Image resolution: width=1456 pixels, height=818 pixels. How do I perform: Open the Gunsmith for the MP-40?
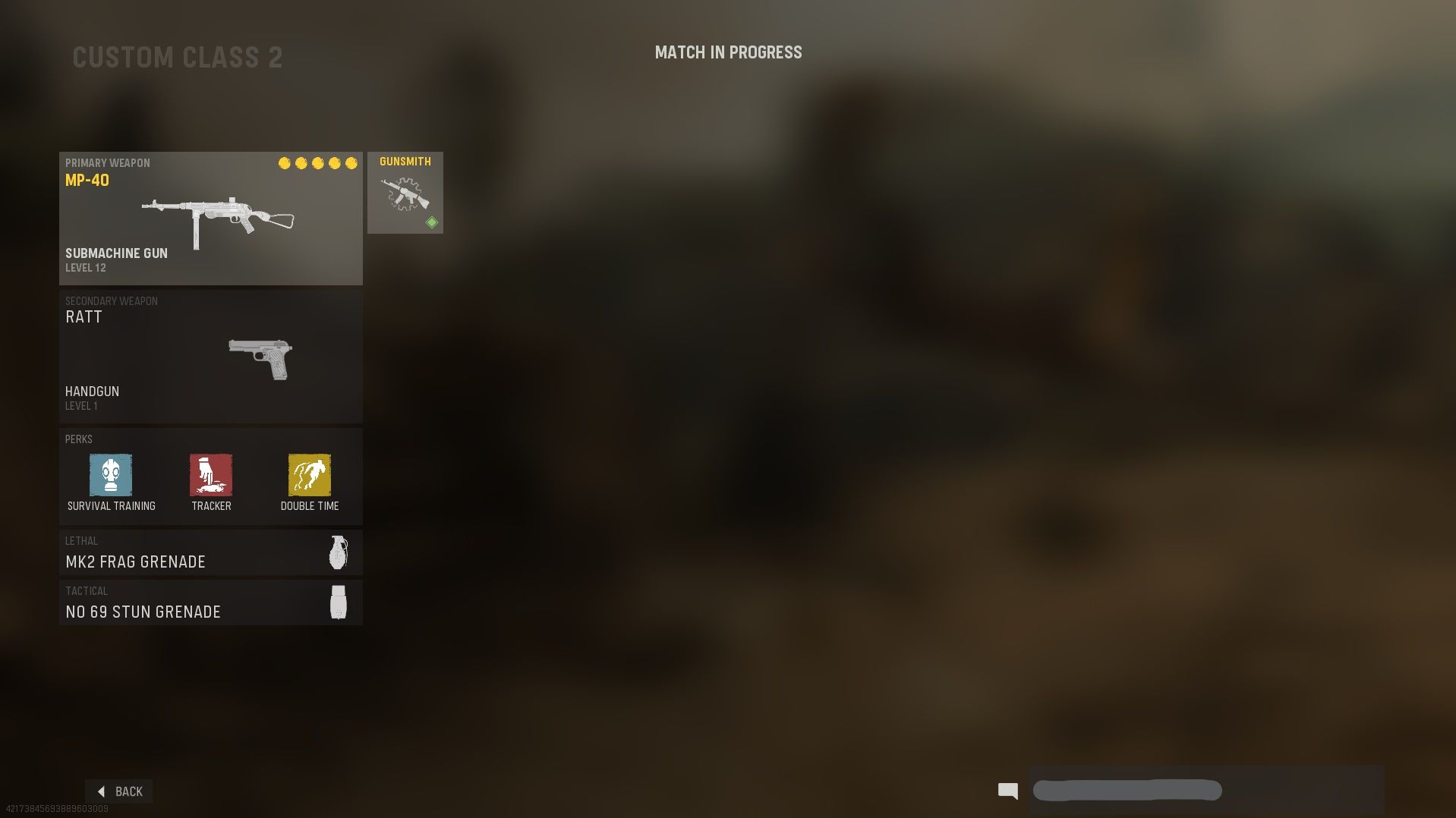point(405,192)
